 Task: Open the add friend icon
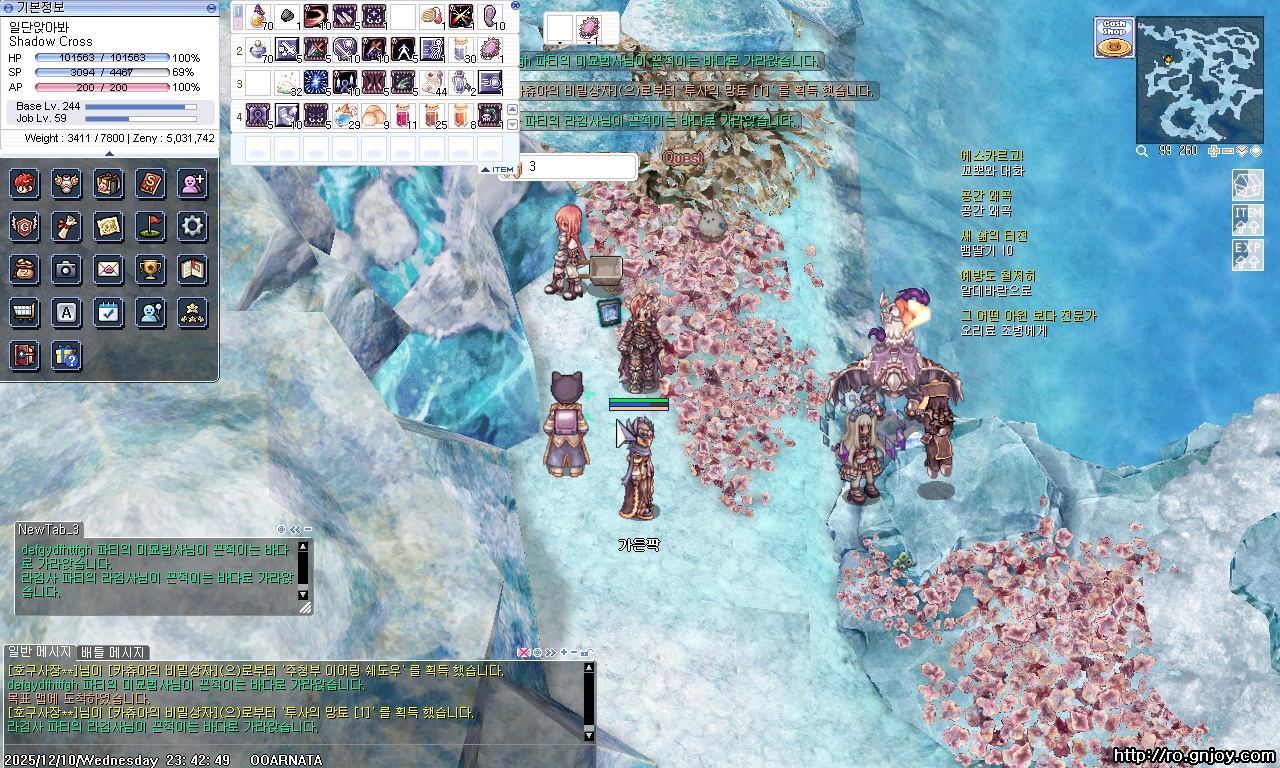(192, 183)
